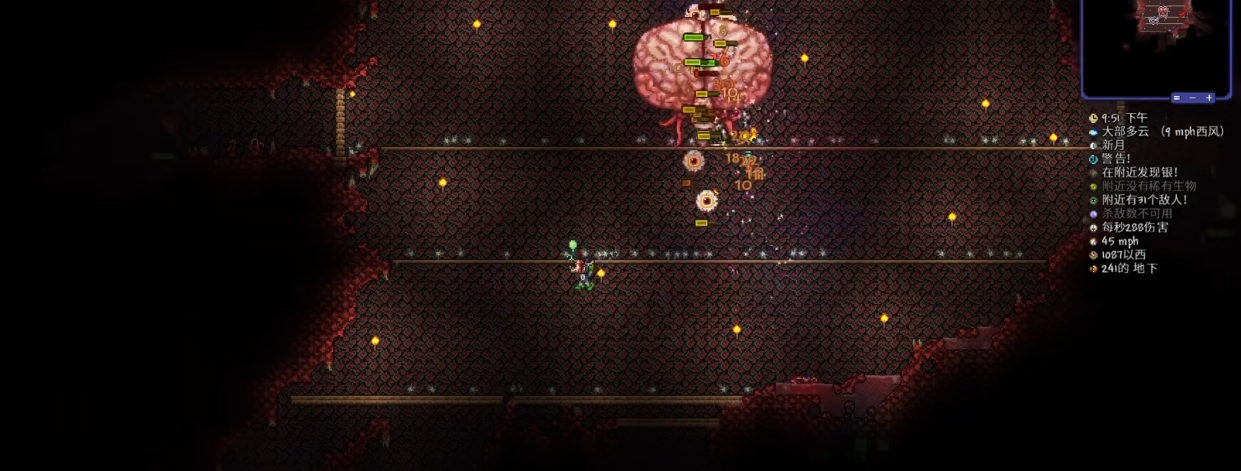Zoom in the minimap with plus button

click(x=1209, y=98)
